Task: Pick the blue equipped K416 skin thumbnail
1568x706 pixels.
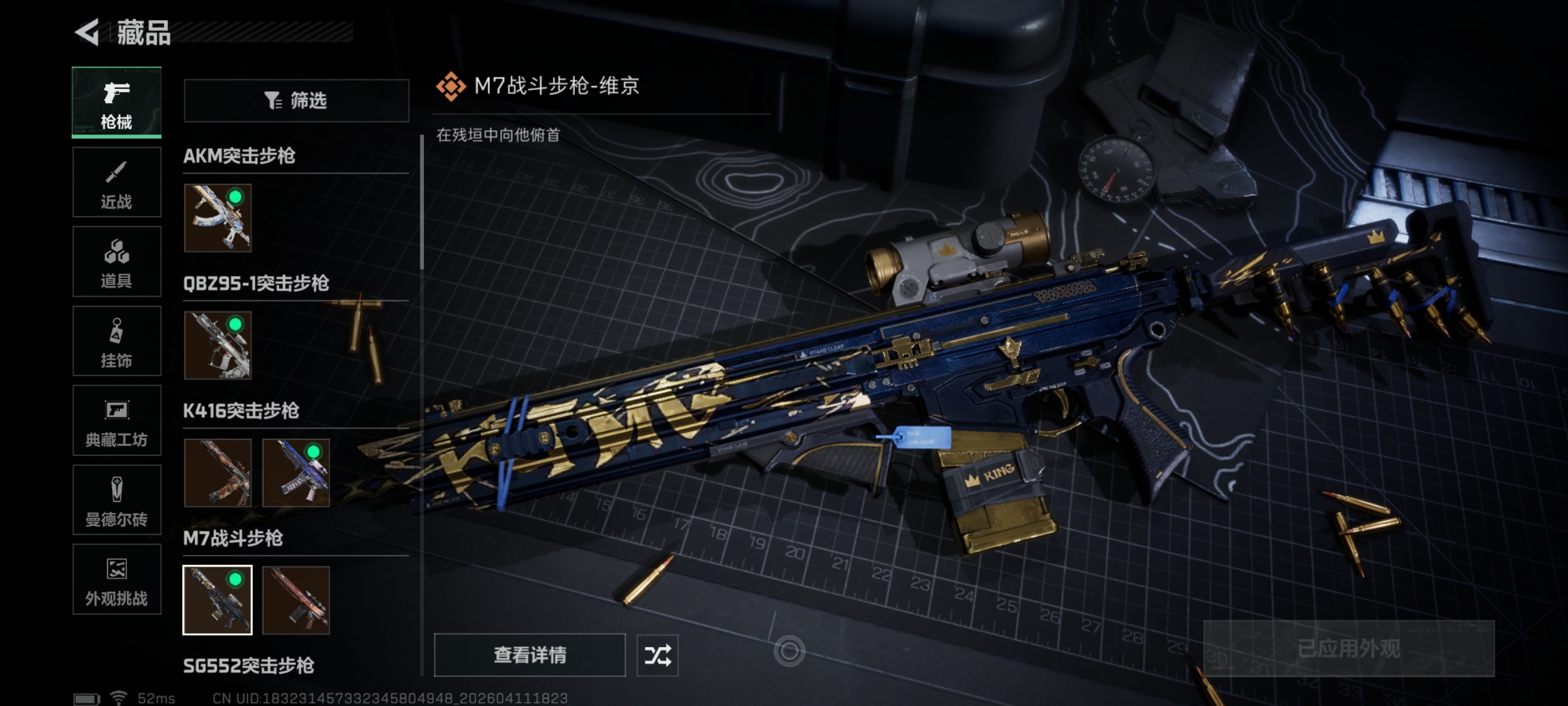Action: coord(296,473)
